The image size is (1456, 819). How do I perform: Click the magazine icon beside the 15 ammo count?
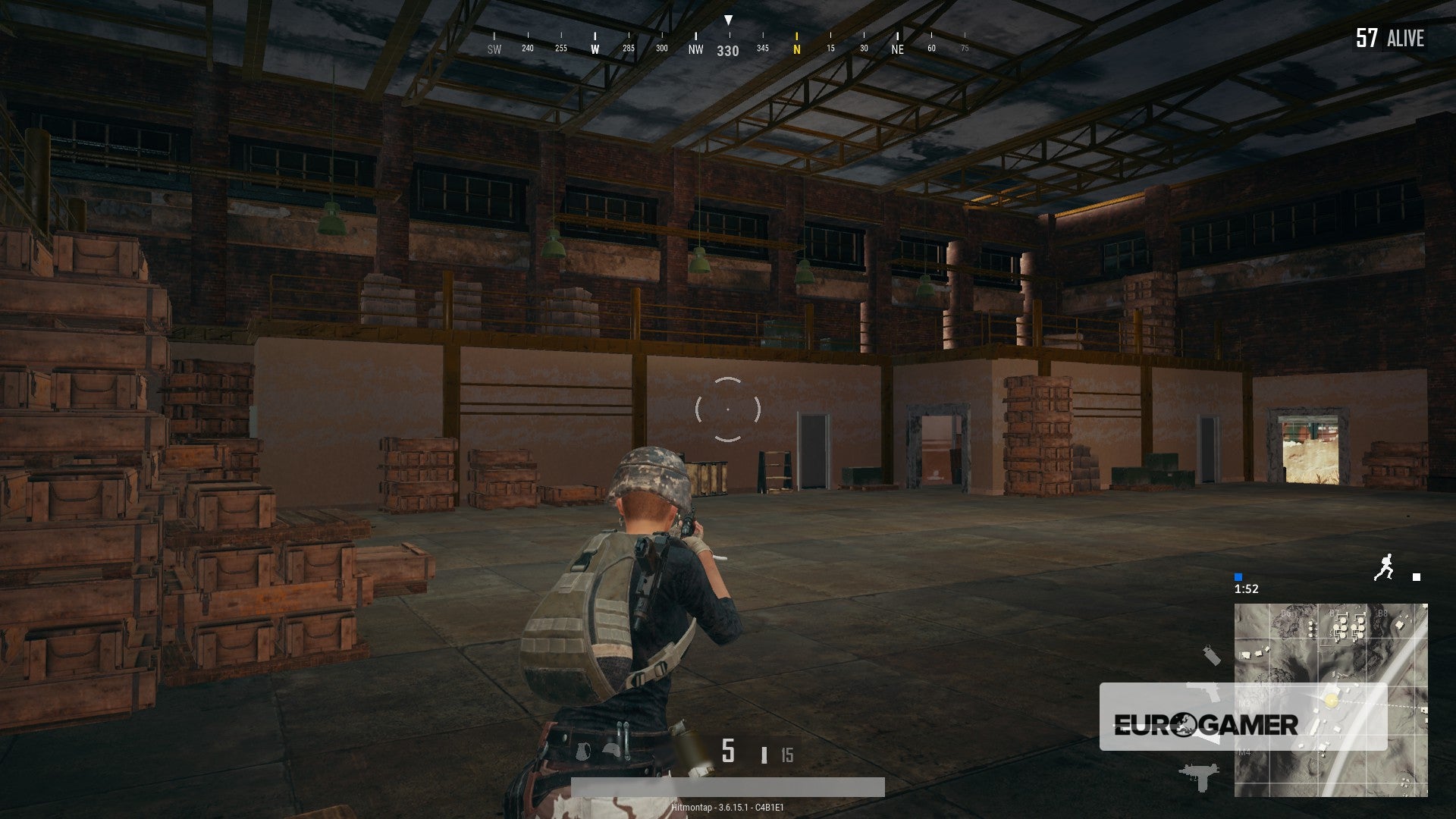[764, 753]
